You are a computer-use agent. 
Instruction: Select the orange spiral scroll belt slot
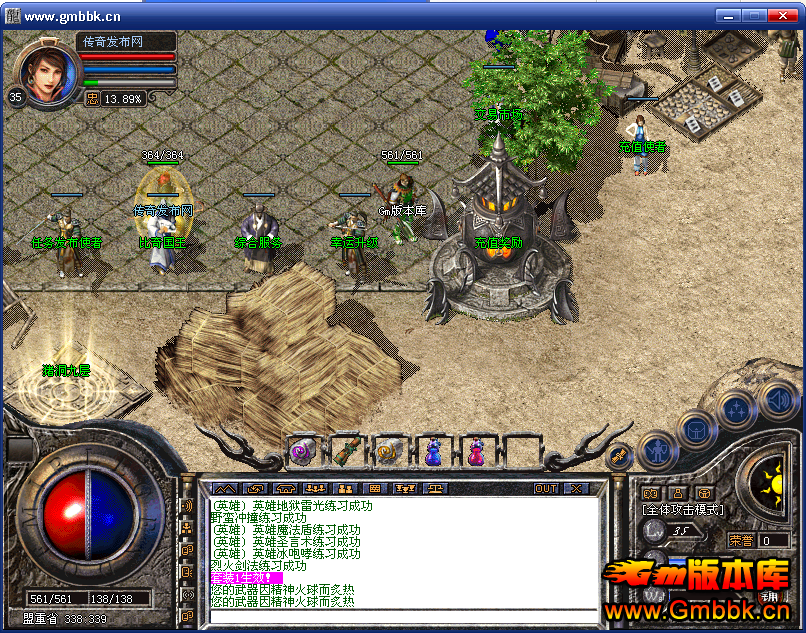click(x=389, y=452)
